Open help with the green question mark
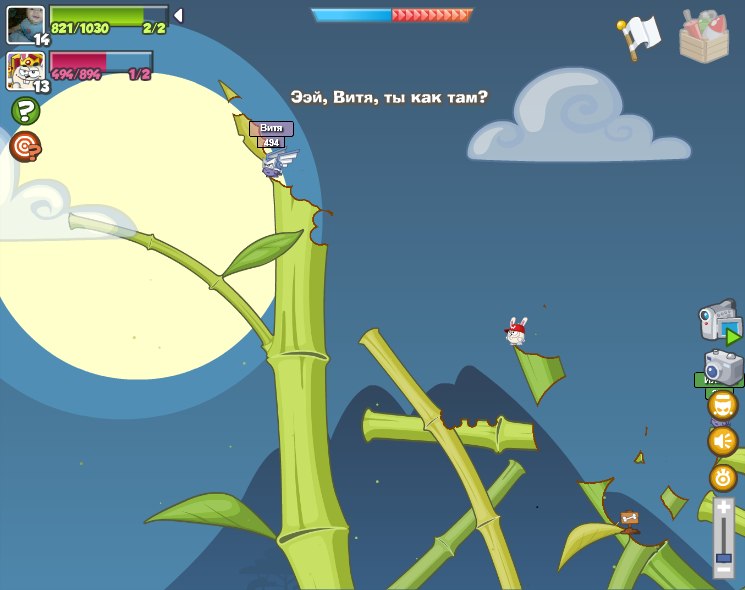This screenshot has width=745, height=590. 25,110
